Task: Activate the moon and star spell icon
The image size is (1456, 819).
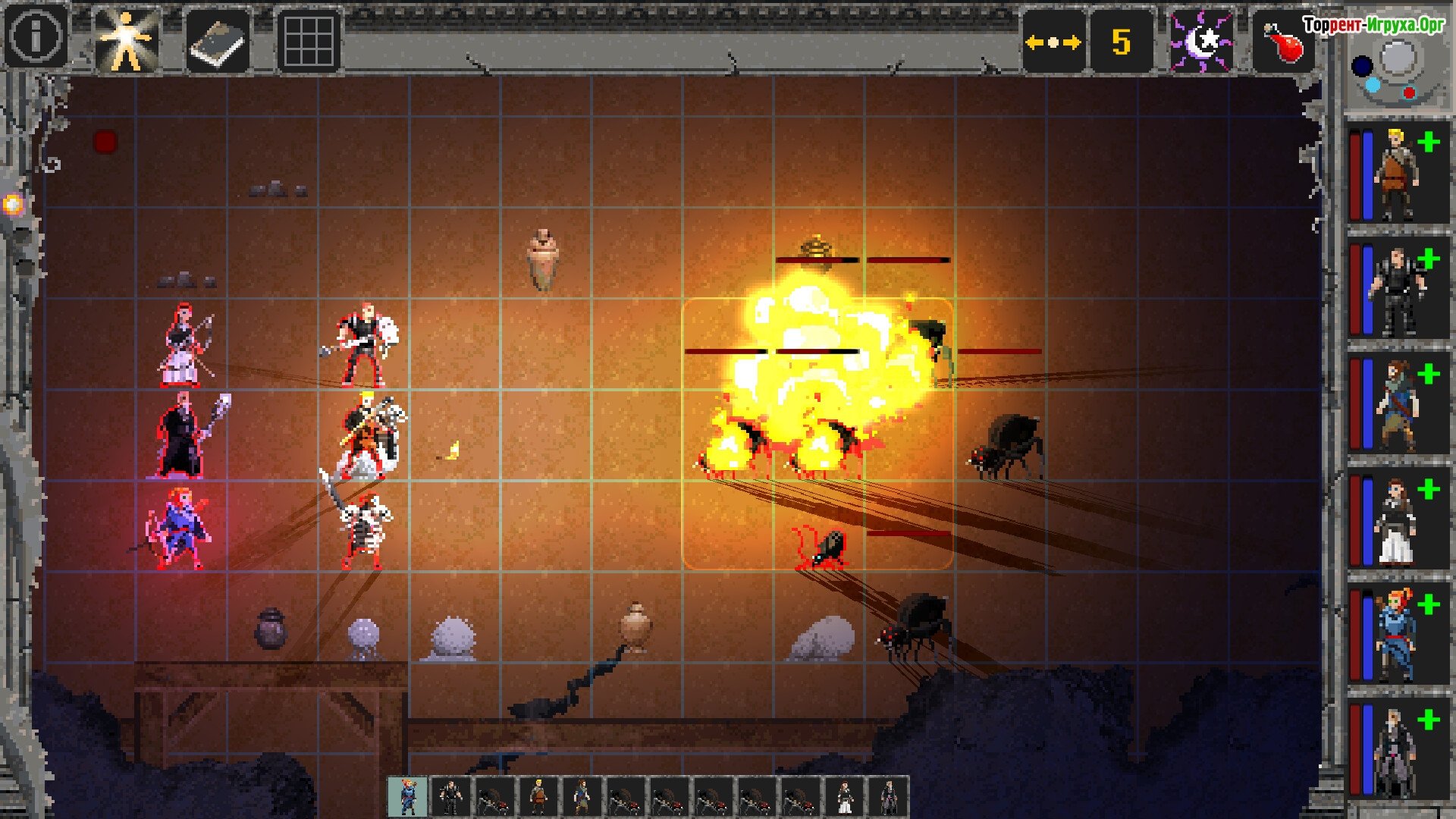Action: tap(1200, 42)
